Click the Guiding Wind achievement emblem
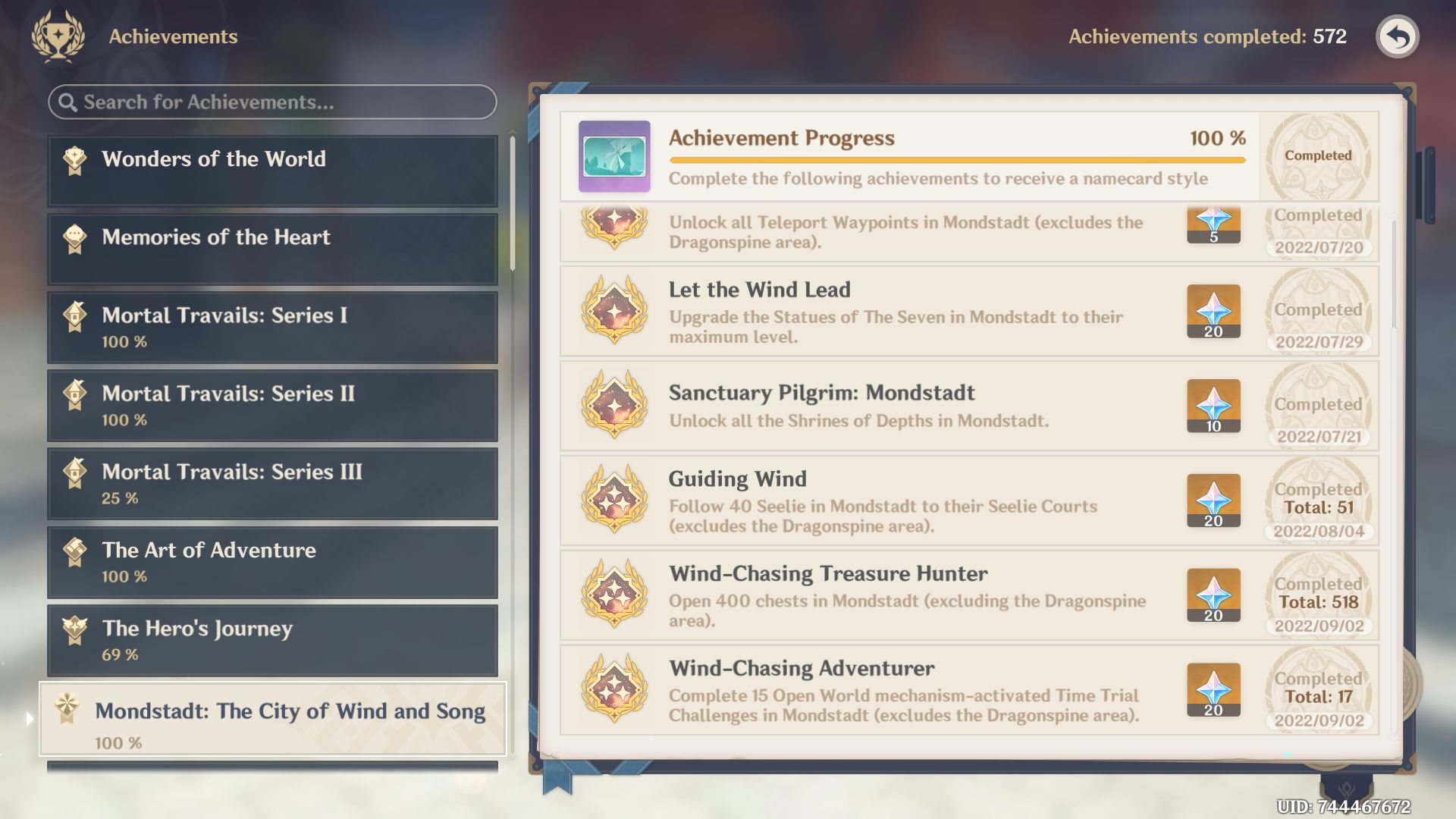 [614, 500]
